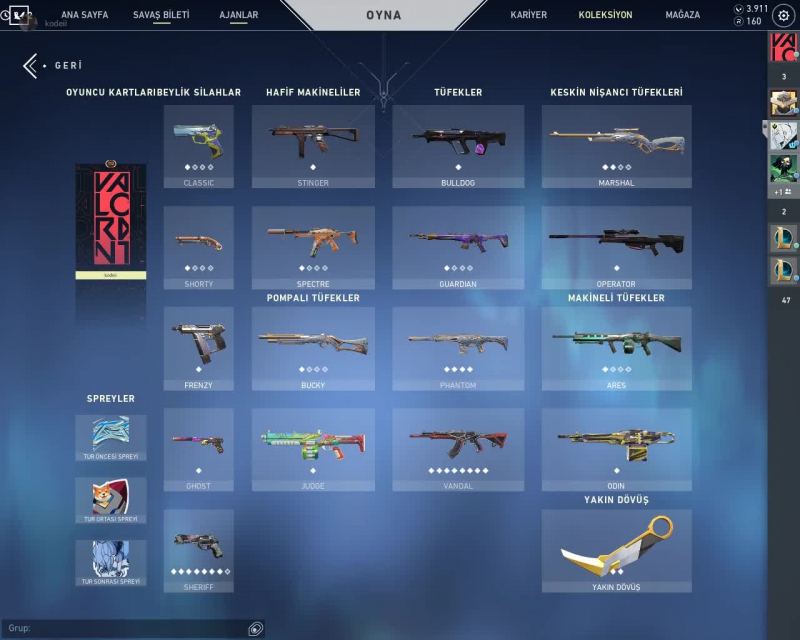This screenshot has height=640, width=800.
Task: Open the settings gear icon
Action: point(783,16)
